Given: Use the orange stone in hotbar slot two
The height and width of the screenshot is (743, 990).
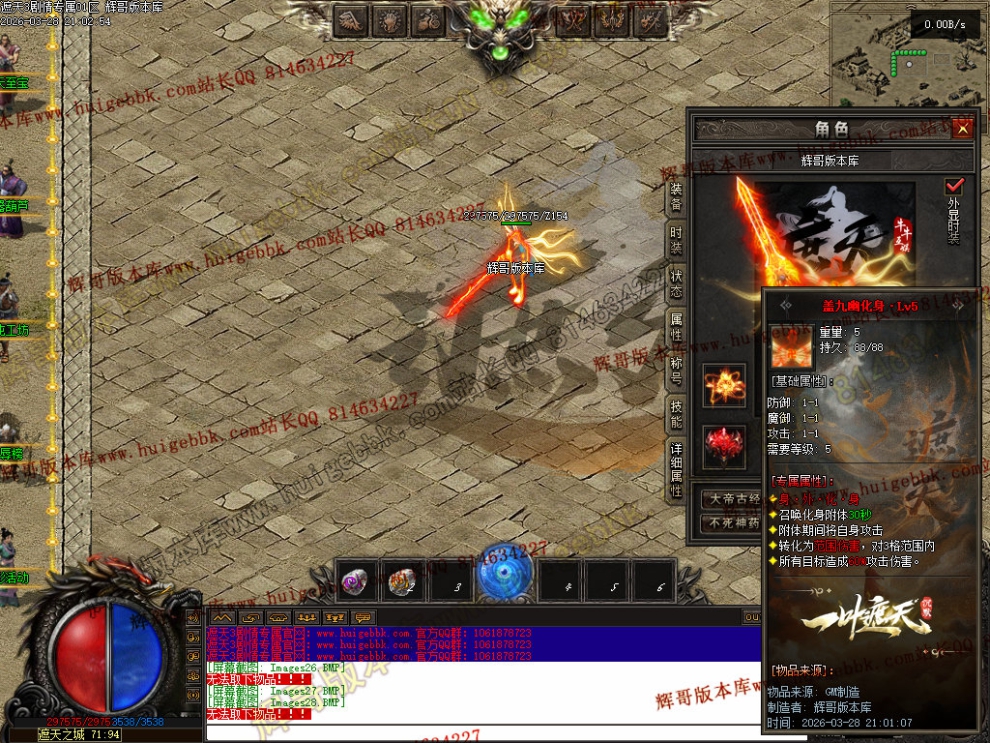Looking at the screenshot, I should point(402,581).
